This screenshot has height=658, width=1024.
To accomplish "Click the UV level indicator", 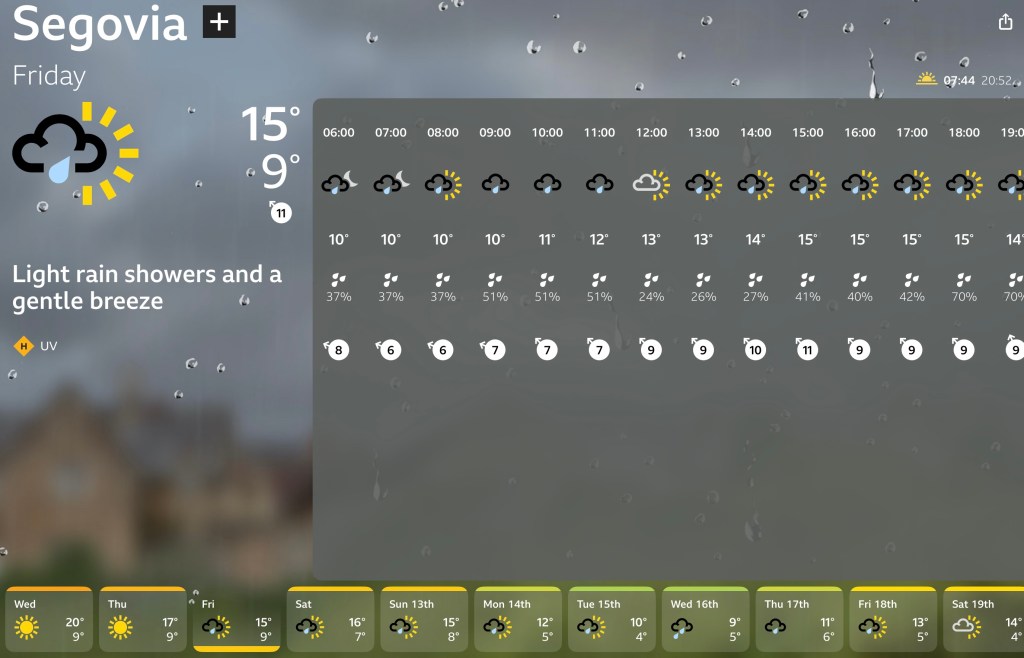I will [36, 347].
